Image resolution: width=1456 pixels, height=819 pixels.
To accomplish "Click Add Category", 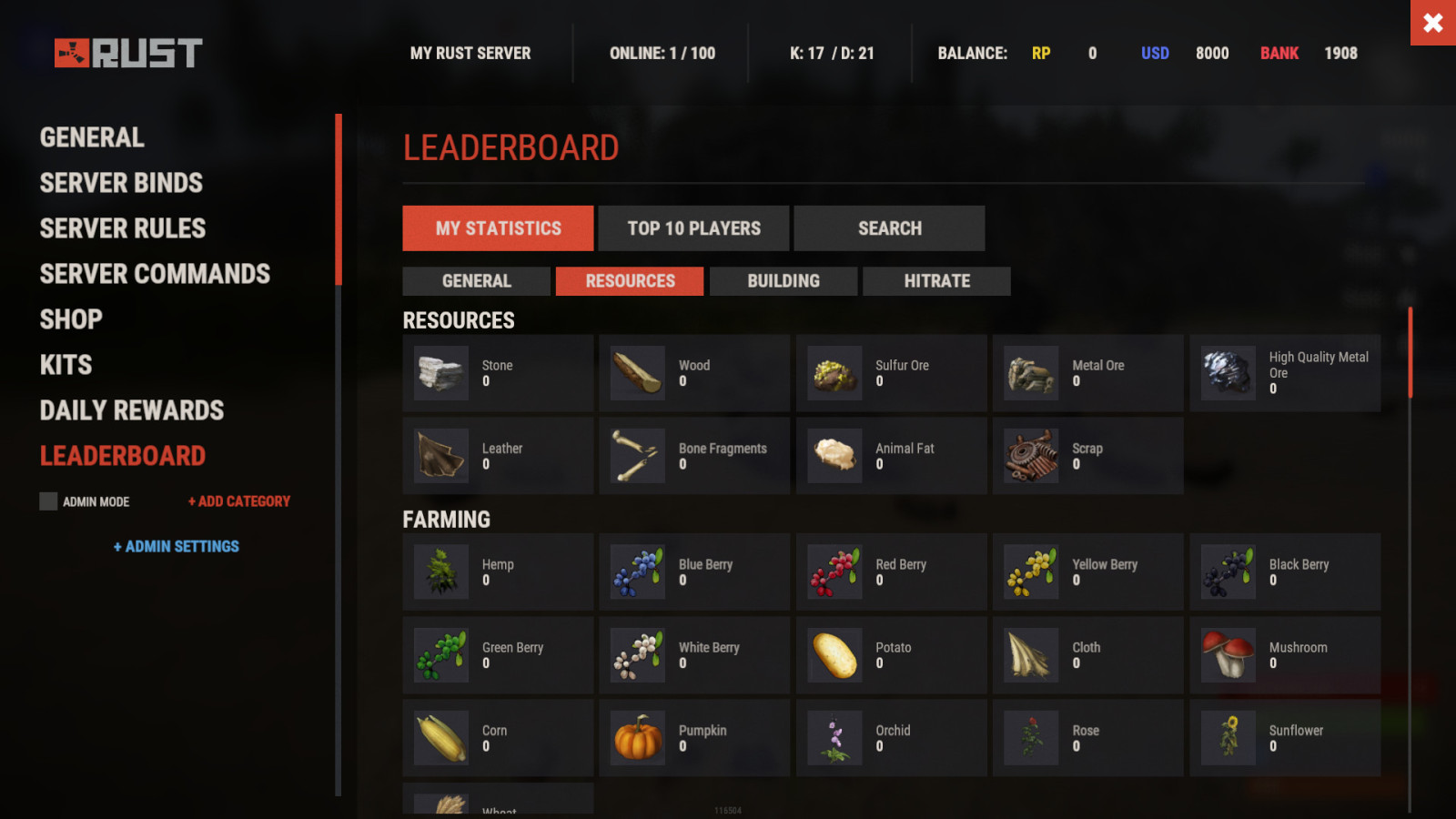I will (238, 500).
